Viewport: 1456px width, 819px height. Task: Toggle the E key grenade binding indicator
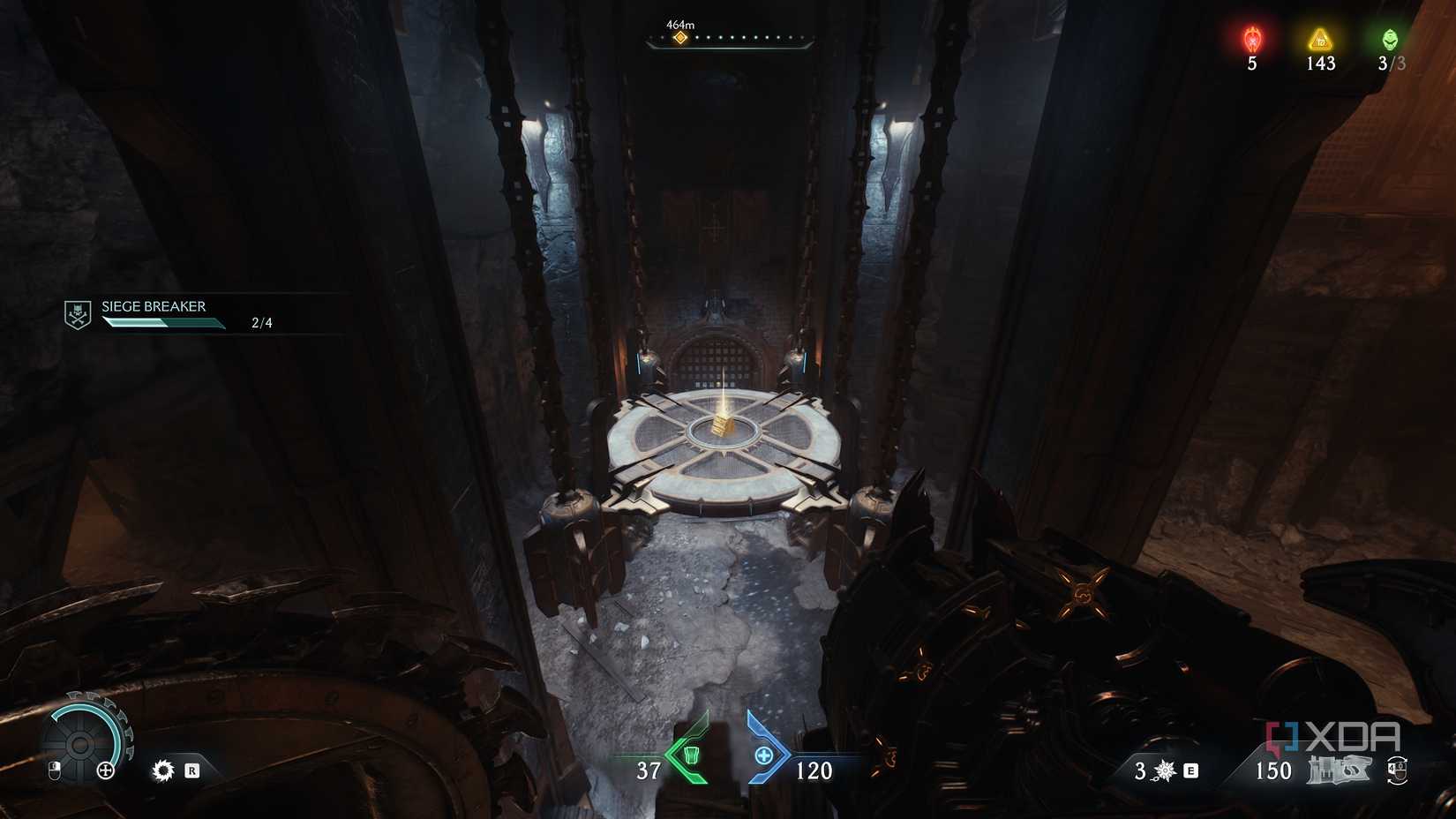pyautogui.click(x=1190, y=770)
